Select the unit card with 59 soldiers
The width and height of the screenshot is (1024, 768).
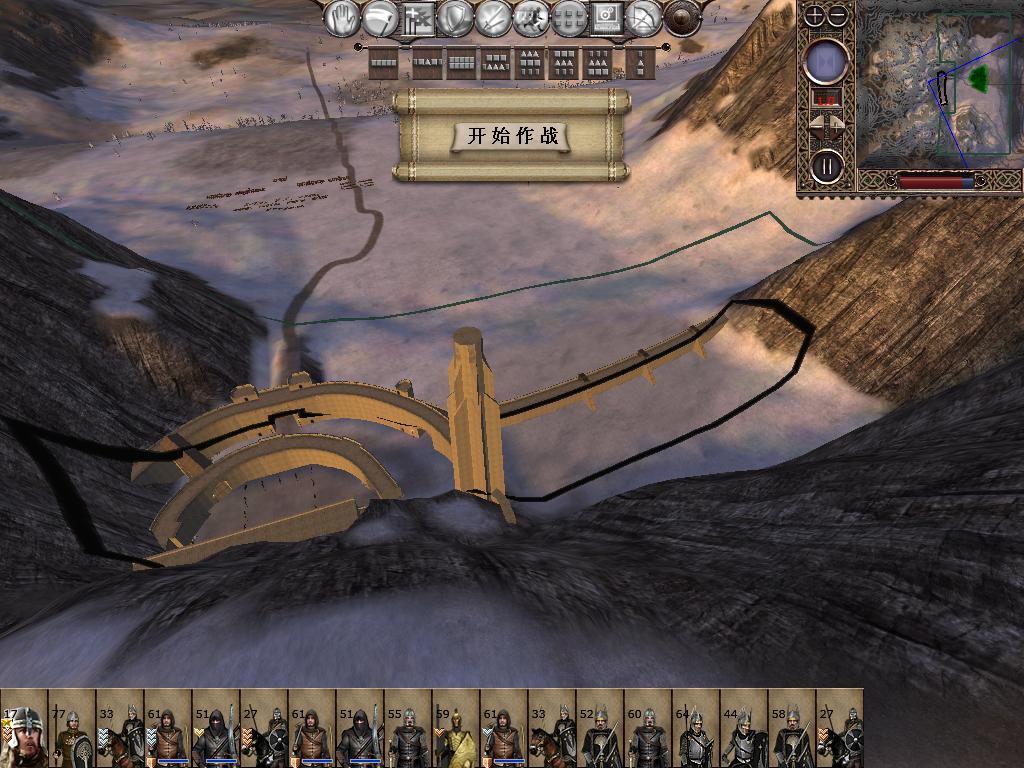[456, 730]
